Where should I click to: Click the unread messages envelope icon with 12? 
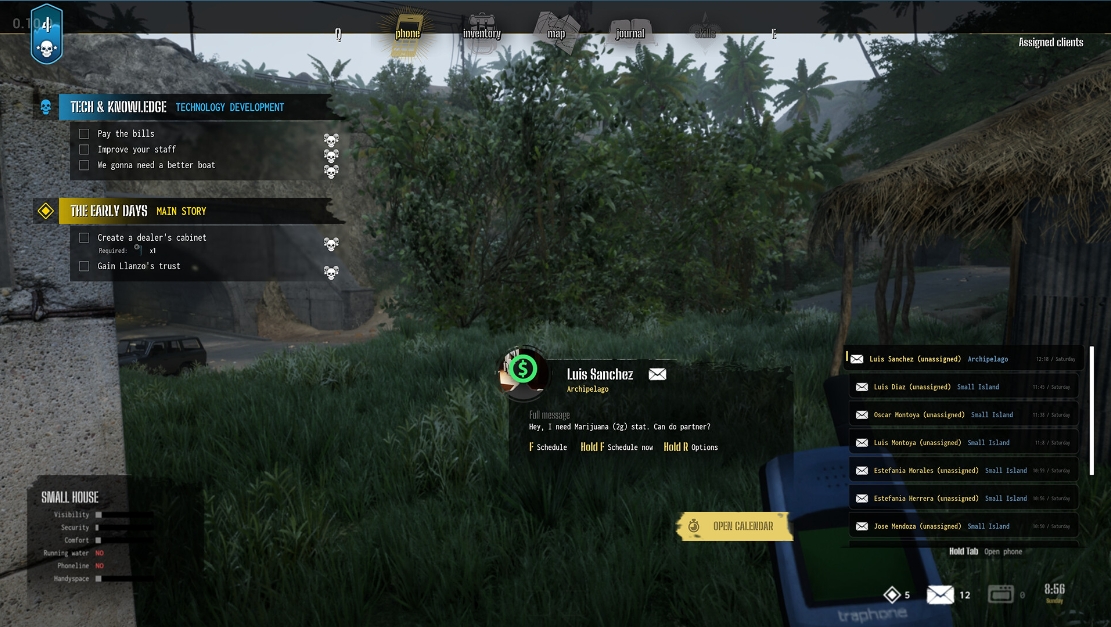pyautogui.click(x=940, y=595)
